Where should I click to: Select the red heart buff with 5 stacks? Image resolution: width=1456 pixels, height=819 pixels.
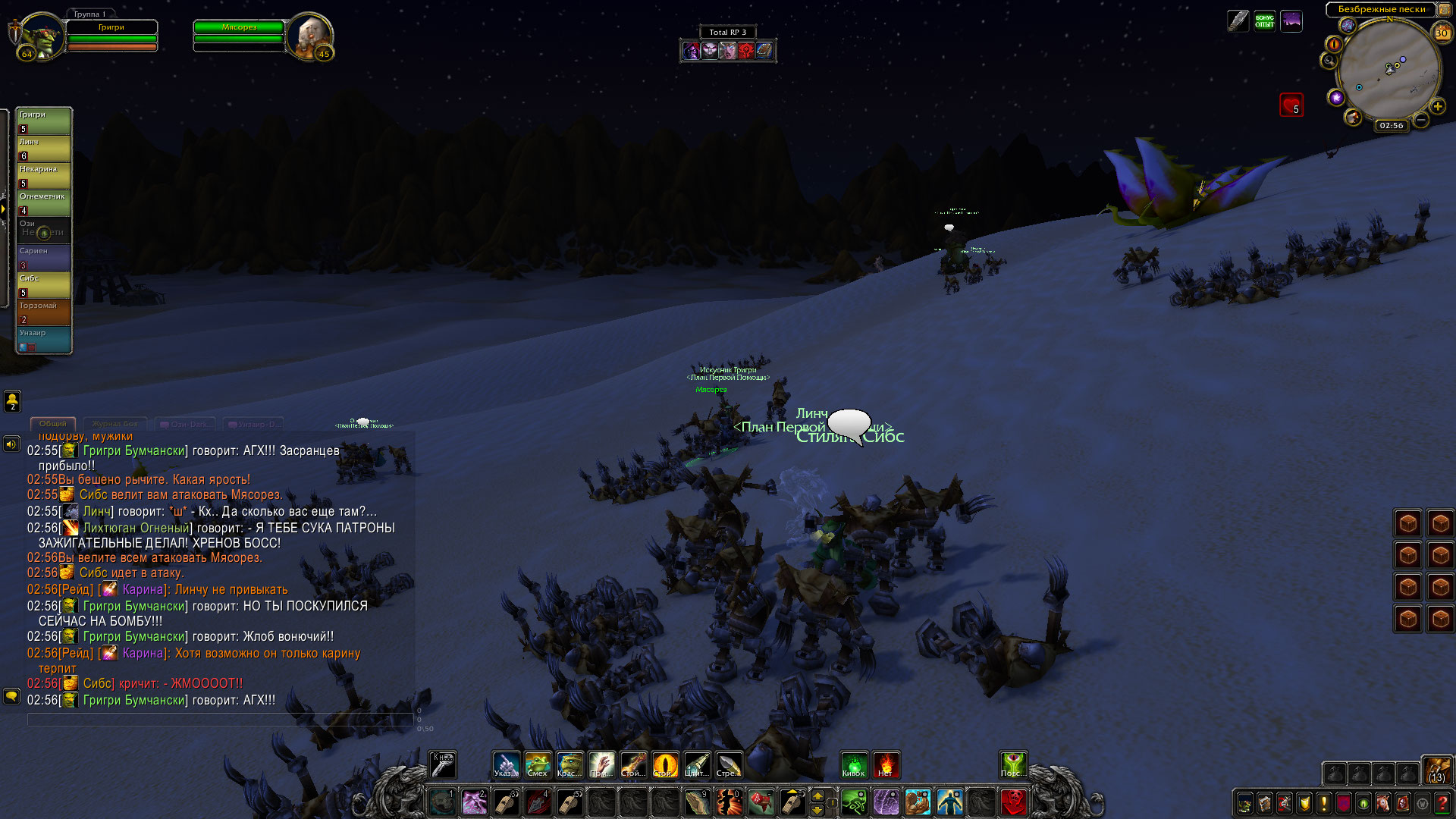[x=1291, y=105]
